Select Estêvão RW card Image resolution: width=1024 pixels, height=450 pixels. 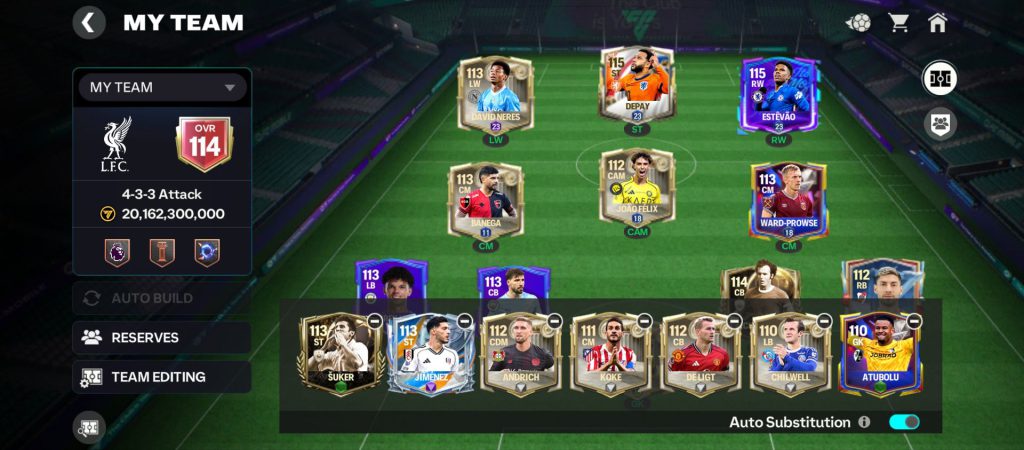[779, 93]
